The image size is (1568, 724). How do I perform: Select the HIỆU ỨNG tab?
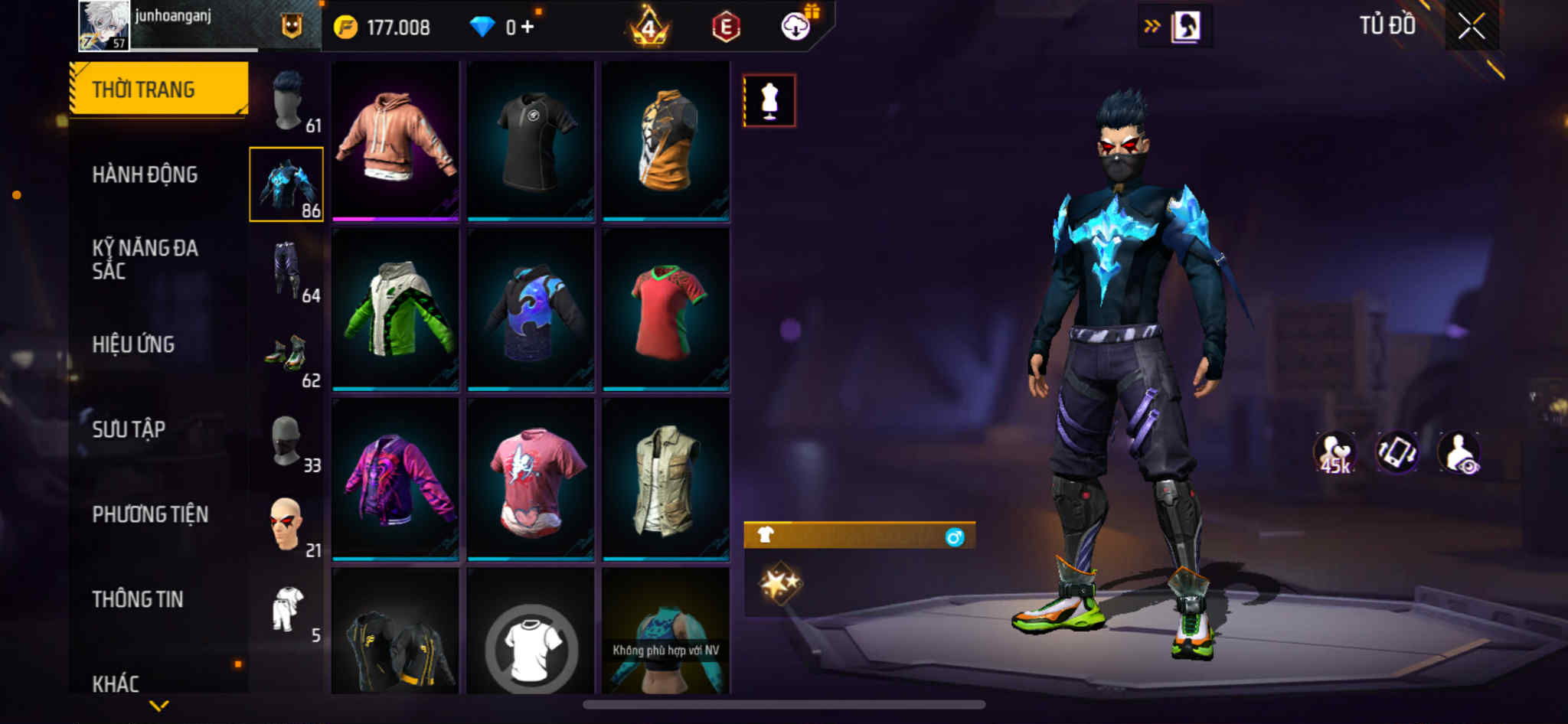(x=133, y=344)
